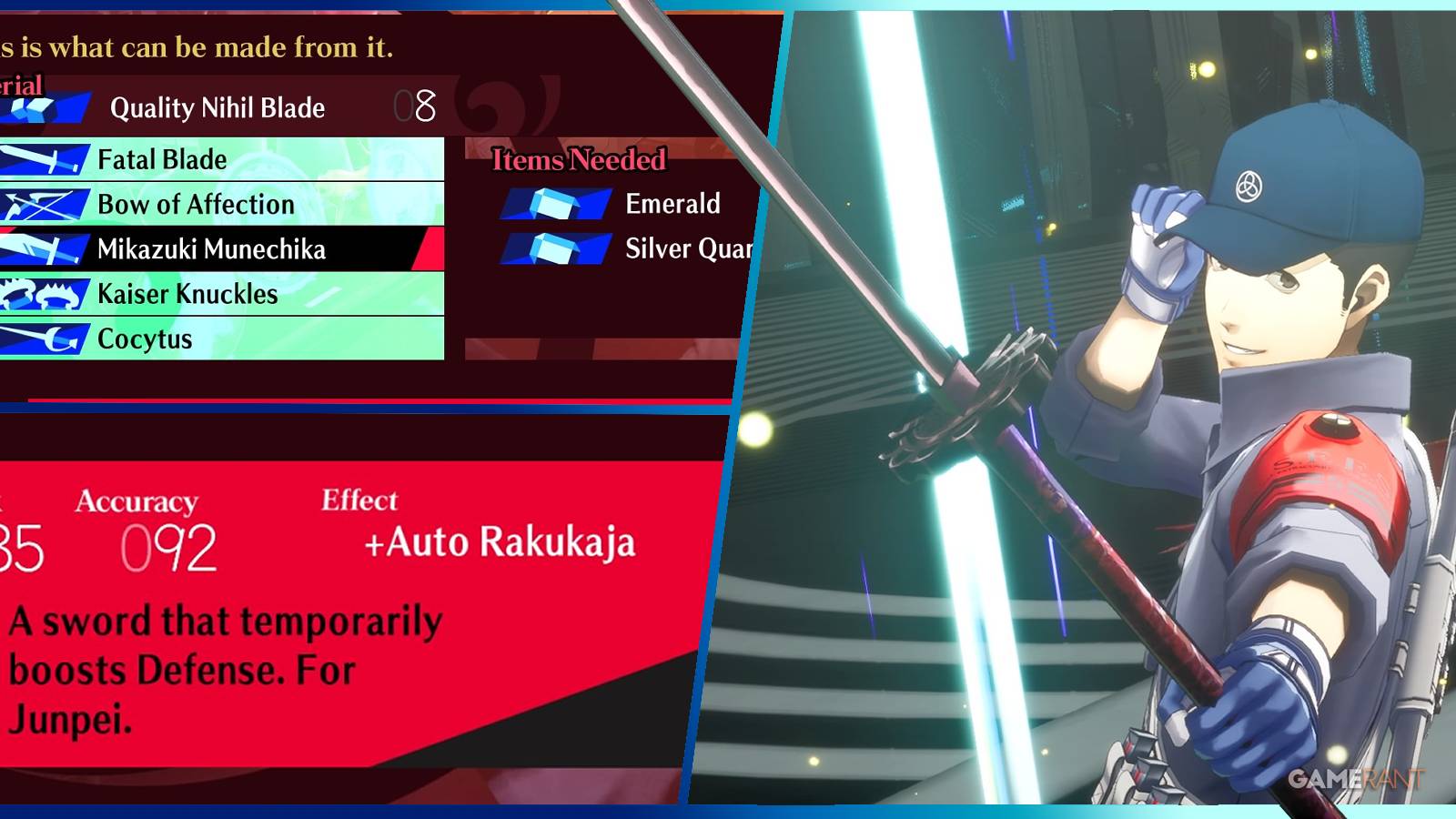Click the Silver Quartz gem icon
Viewport: 1456px width, 819px height.
[x=555, y=249]
